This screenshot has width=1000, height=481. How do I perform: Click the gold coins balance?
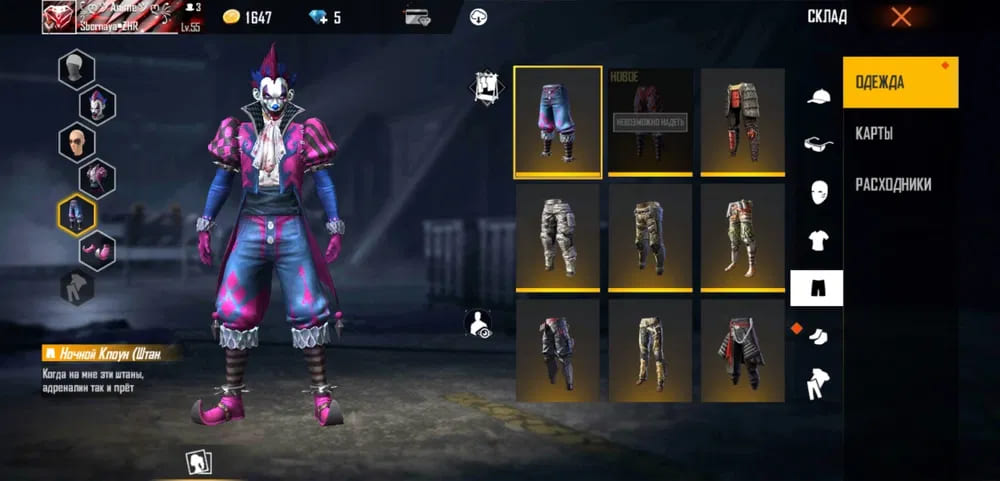[x=247, y=17]
